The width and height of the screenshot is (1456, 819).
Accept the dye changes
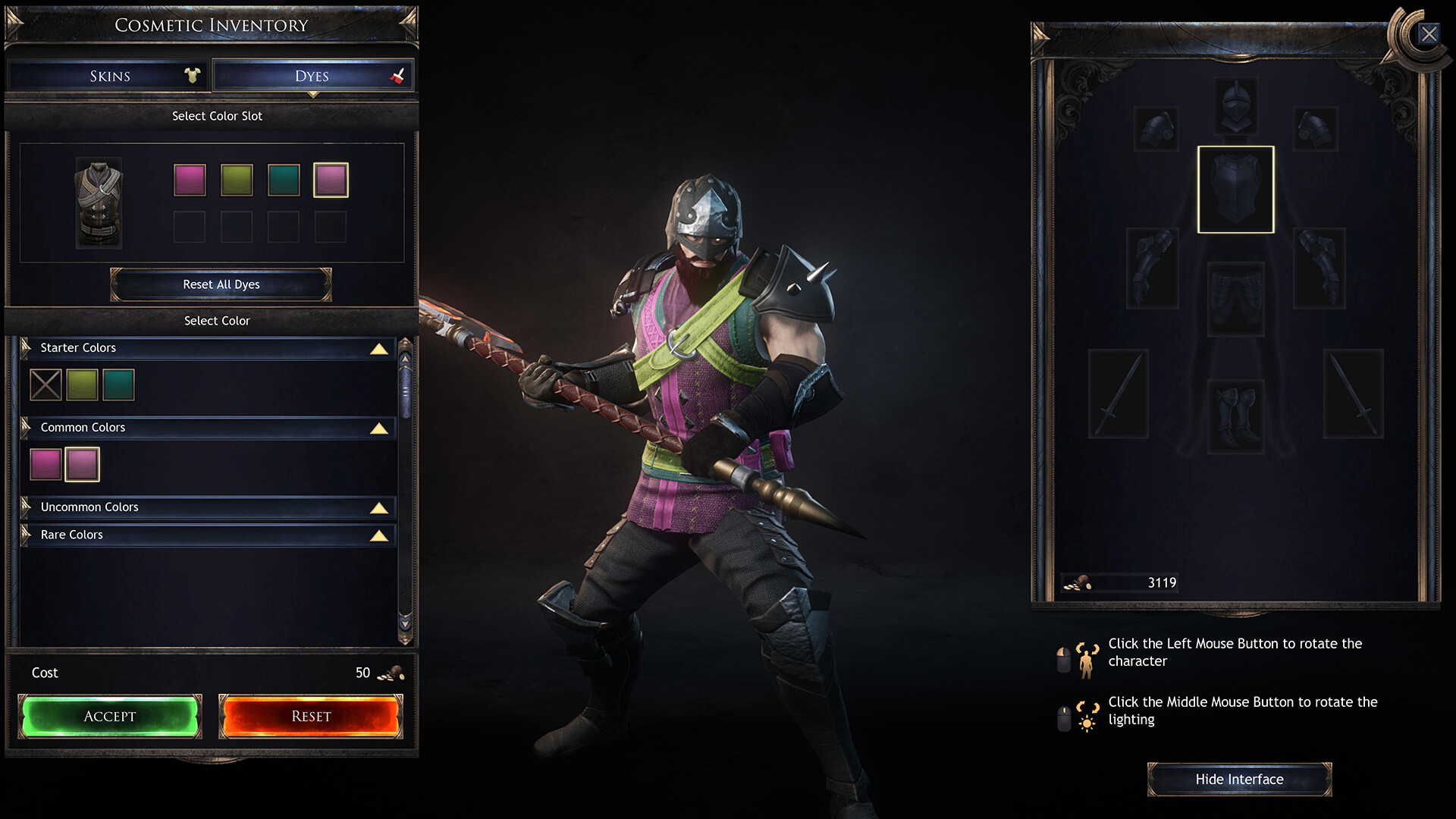tap(110, 716)
